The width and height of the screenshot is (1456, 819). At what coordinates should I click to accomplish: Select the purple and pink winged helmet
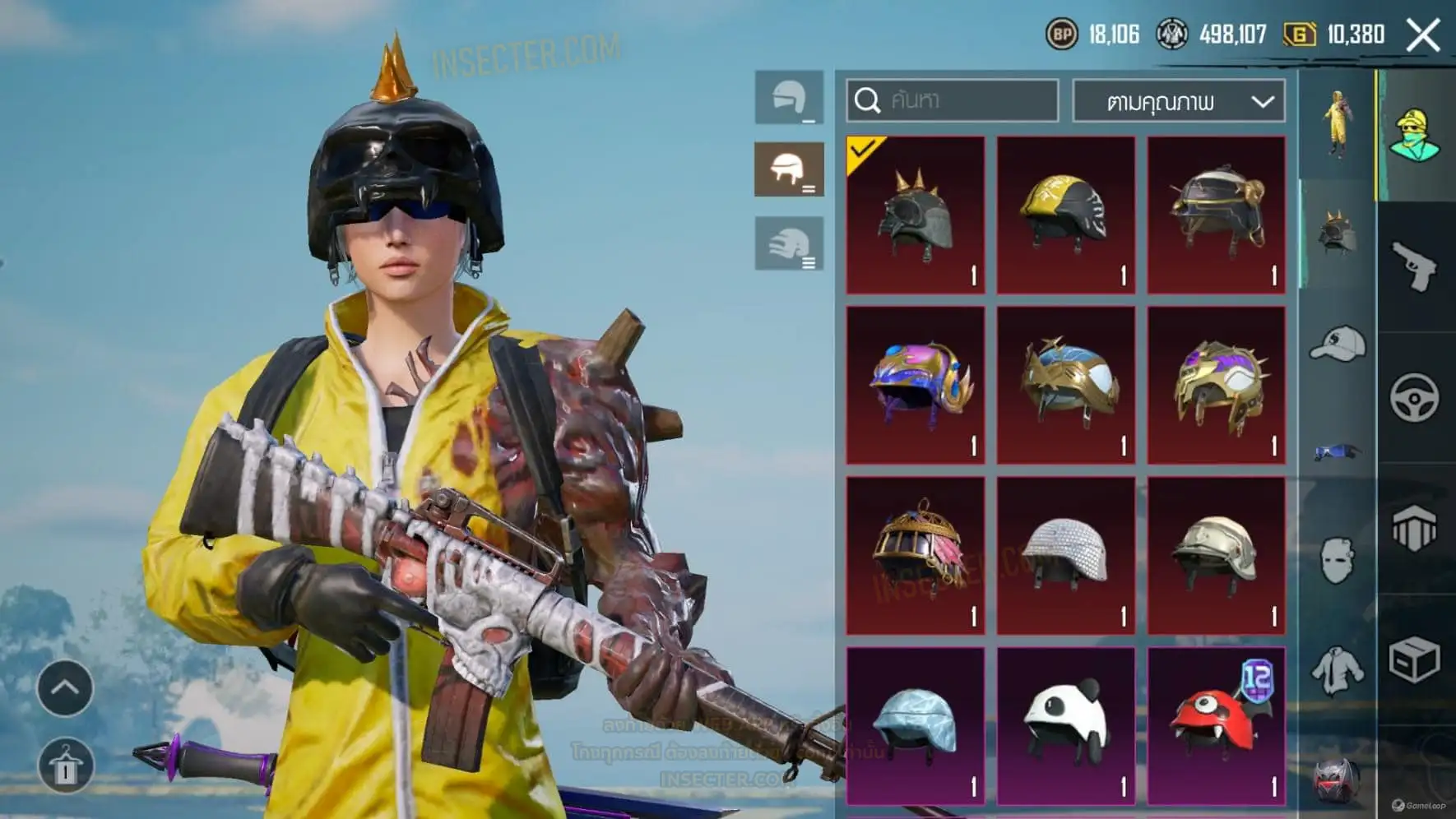coord(916,385)
